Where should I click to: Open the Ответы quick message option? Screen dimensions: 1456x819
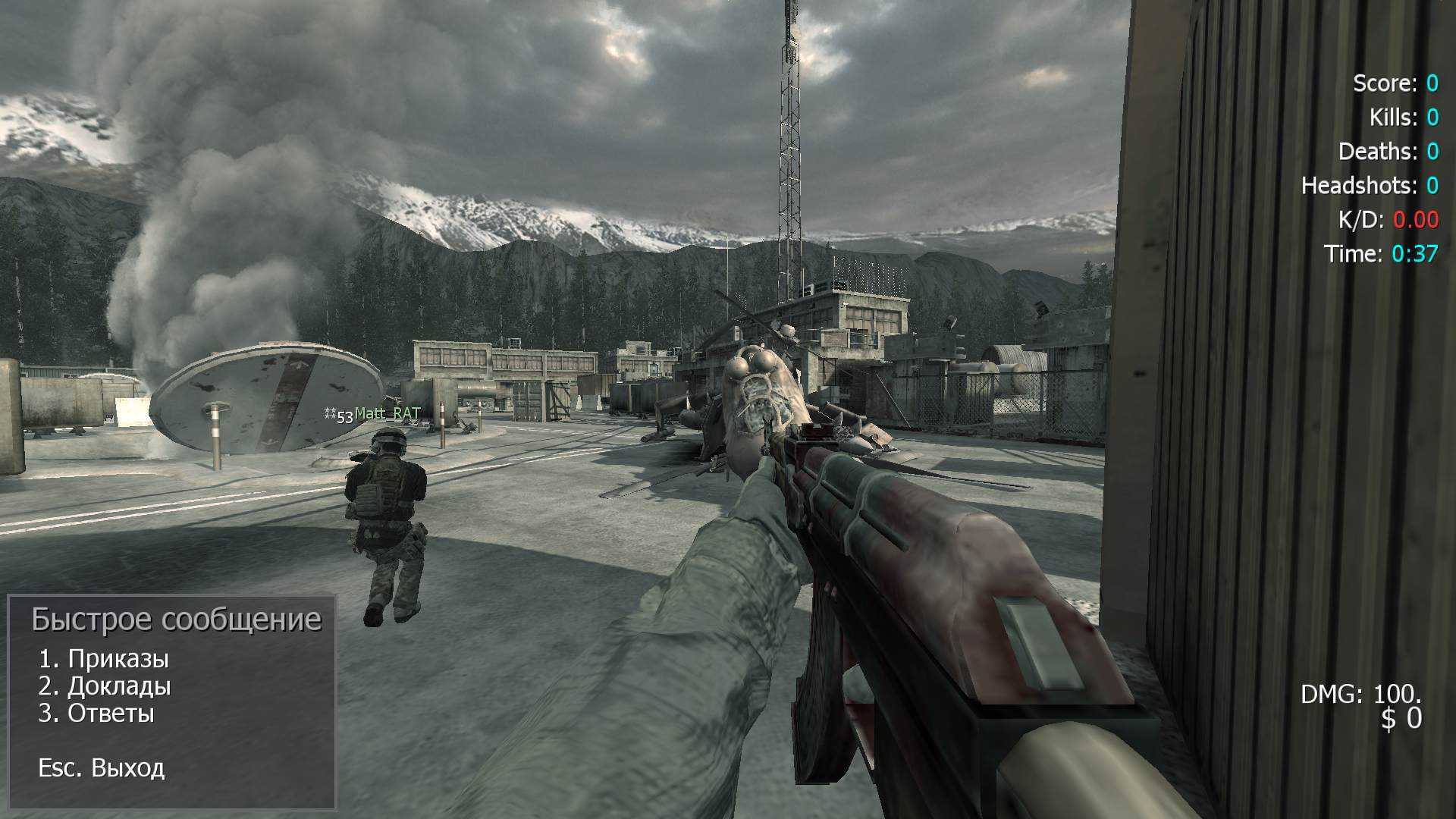(96, 714)
